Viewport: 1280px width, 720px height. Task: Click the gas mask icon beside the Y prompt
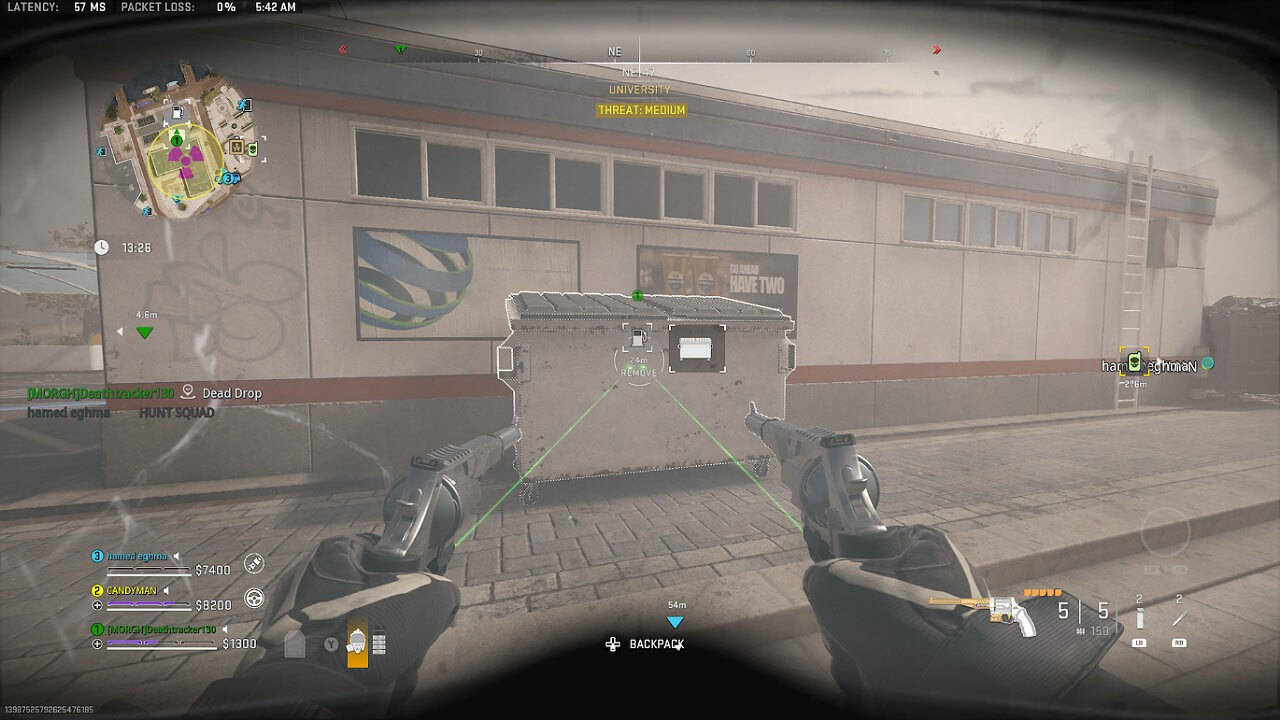(358, 641)
